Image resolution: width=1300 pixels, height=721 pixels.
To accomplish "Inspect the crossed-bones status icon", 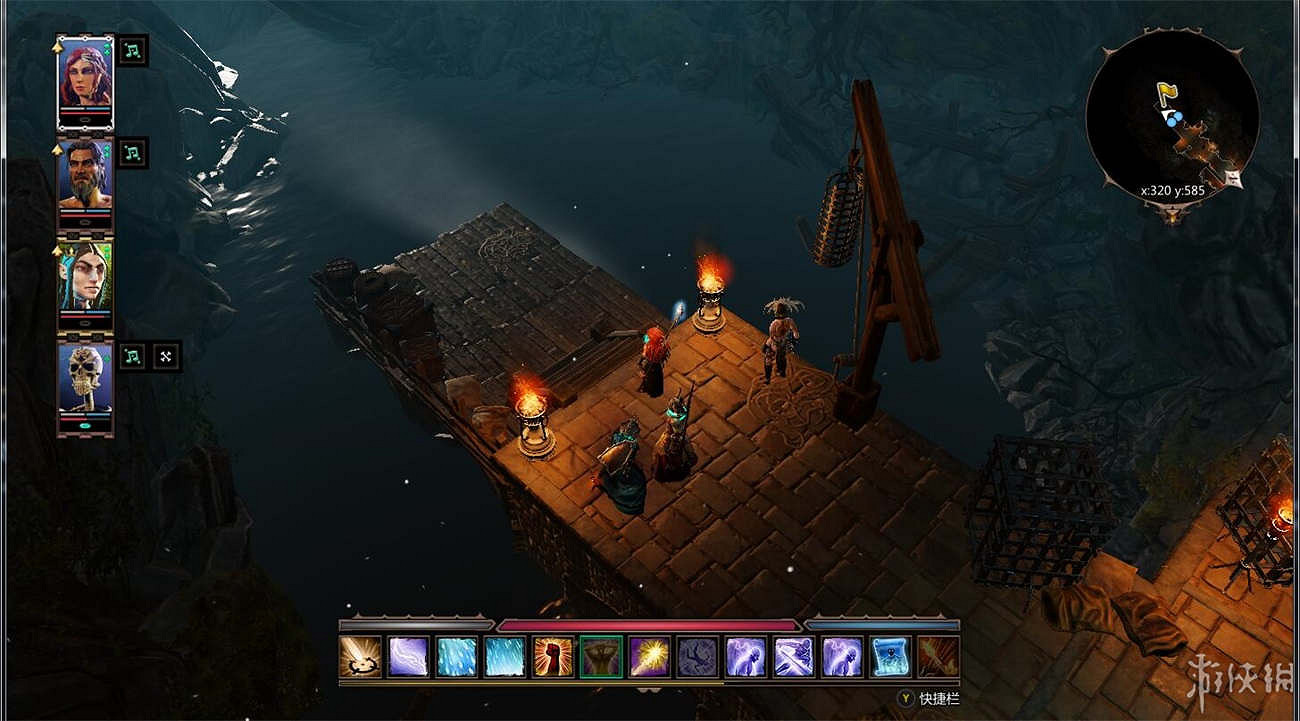I will pyautogui.click(x=166, y=355).
